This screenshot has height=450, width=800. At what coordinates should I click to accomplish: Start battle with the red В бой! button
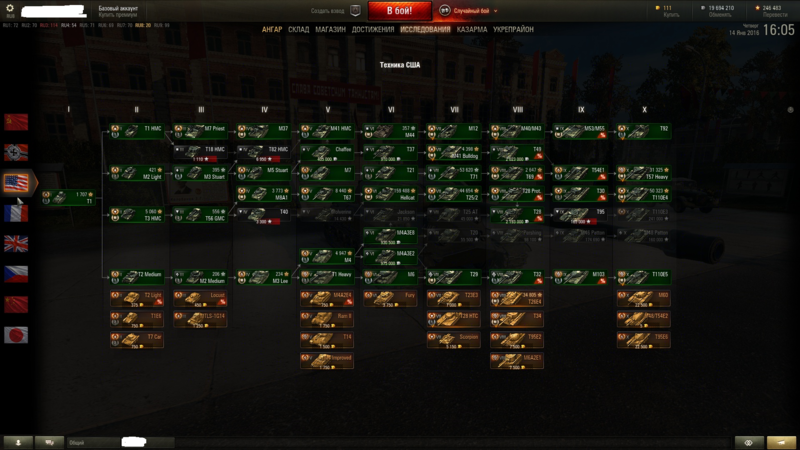point(400,10)
